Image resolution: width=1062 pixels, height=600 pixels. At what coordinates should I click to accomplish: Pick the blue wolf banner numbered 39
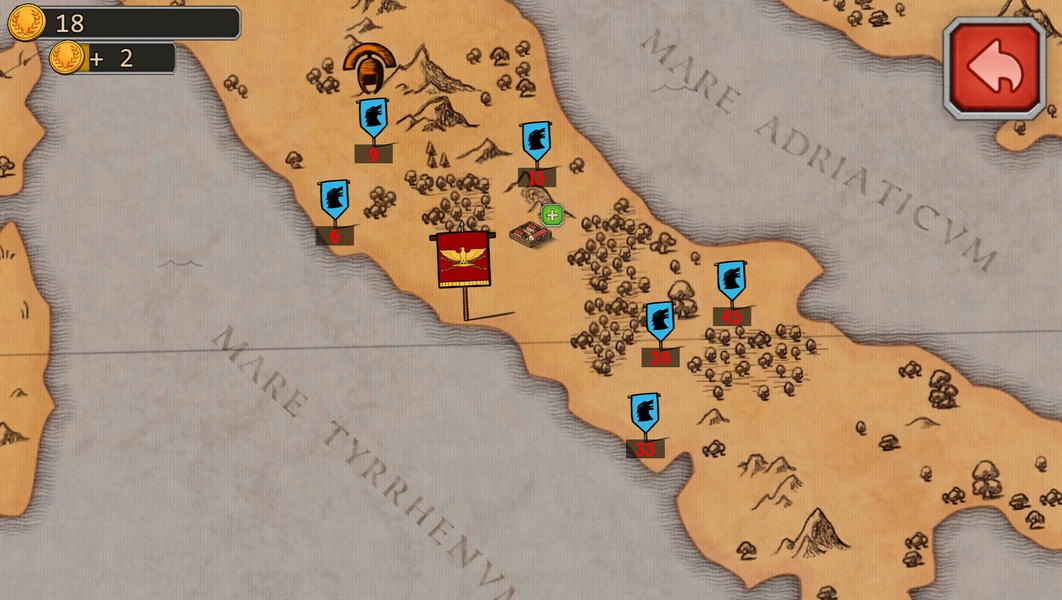[x=659, y=322]
